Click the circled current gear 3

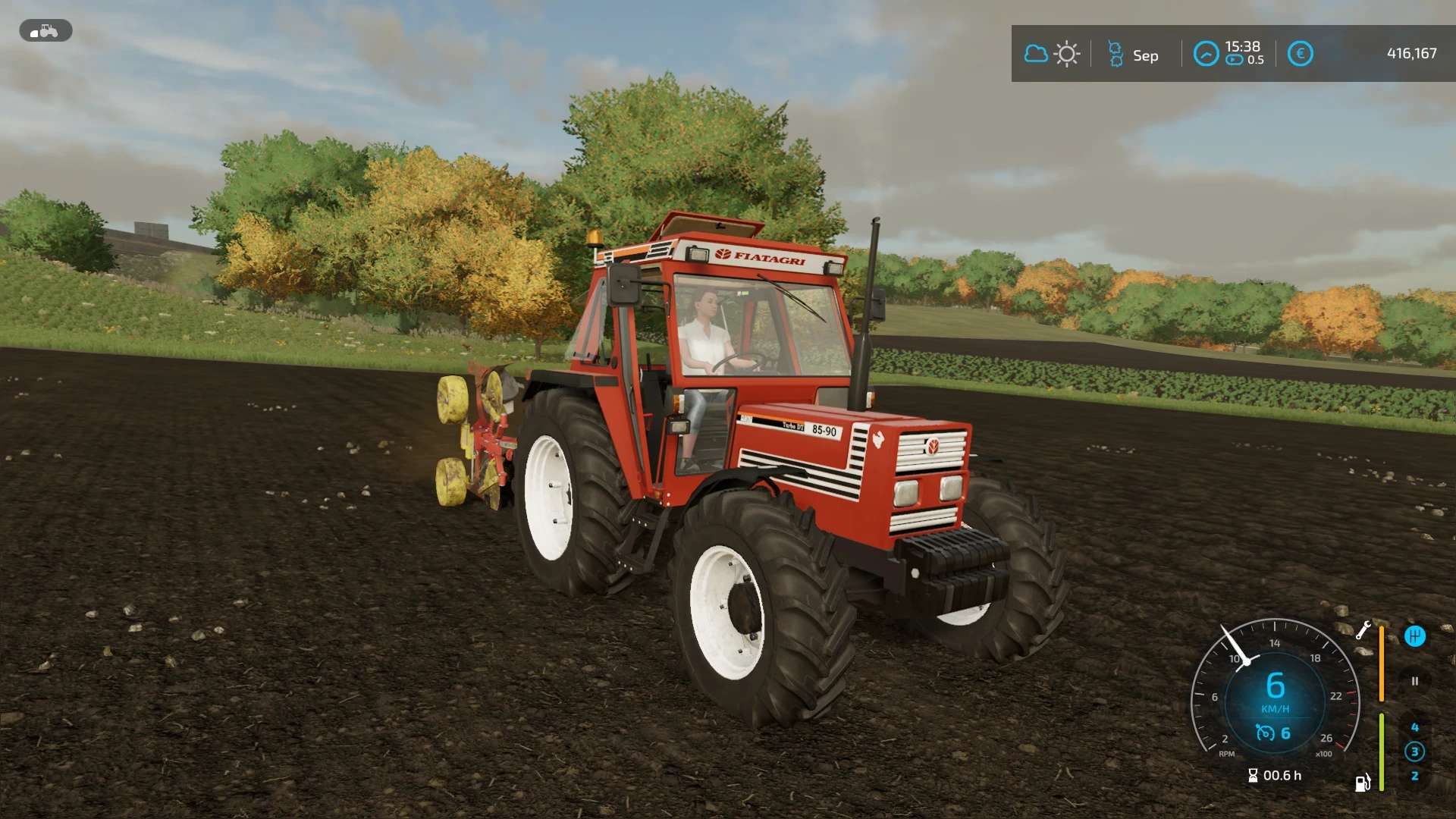point(1414,752)
